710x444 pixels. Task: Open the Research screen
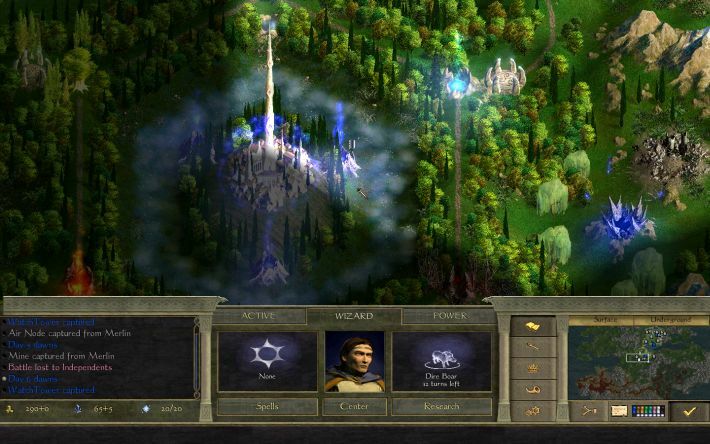(x=441, y=406)
